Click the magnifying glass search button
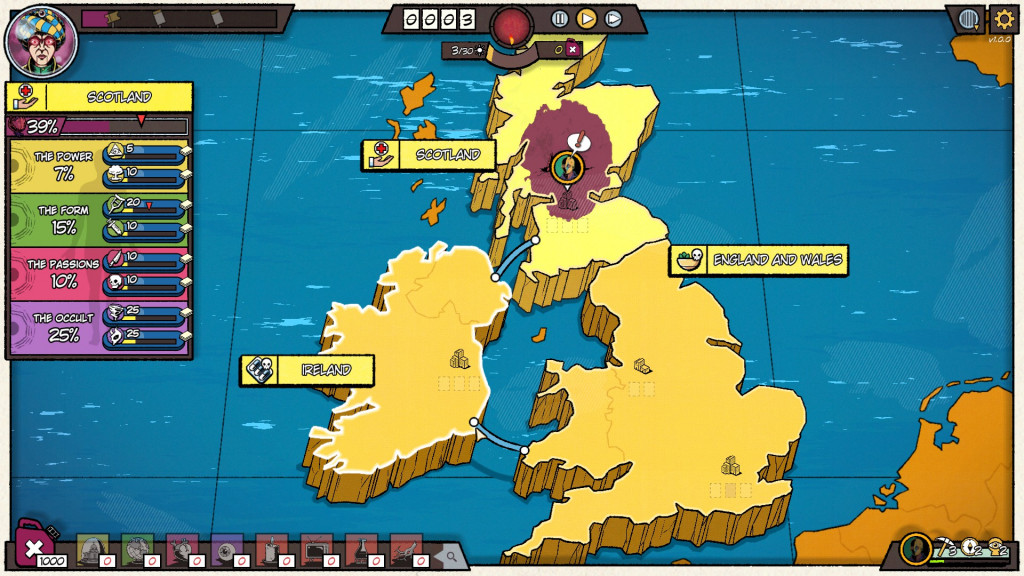 [451, 556]
